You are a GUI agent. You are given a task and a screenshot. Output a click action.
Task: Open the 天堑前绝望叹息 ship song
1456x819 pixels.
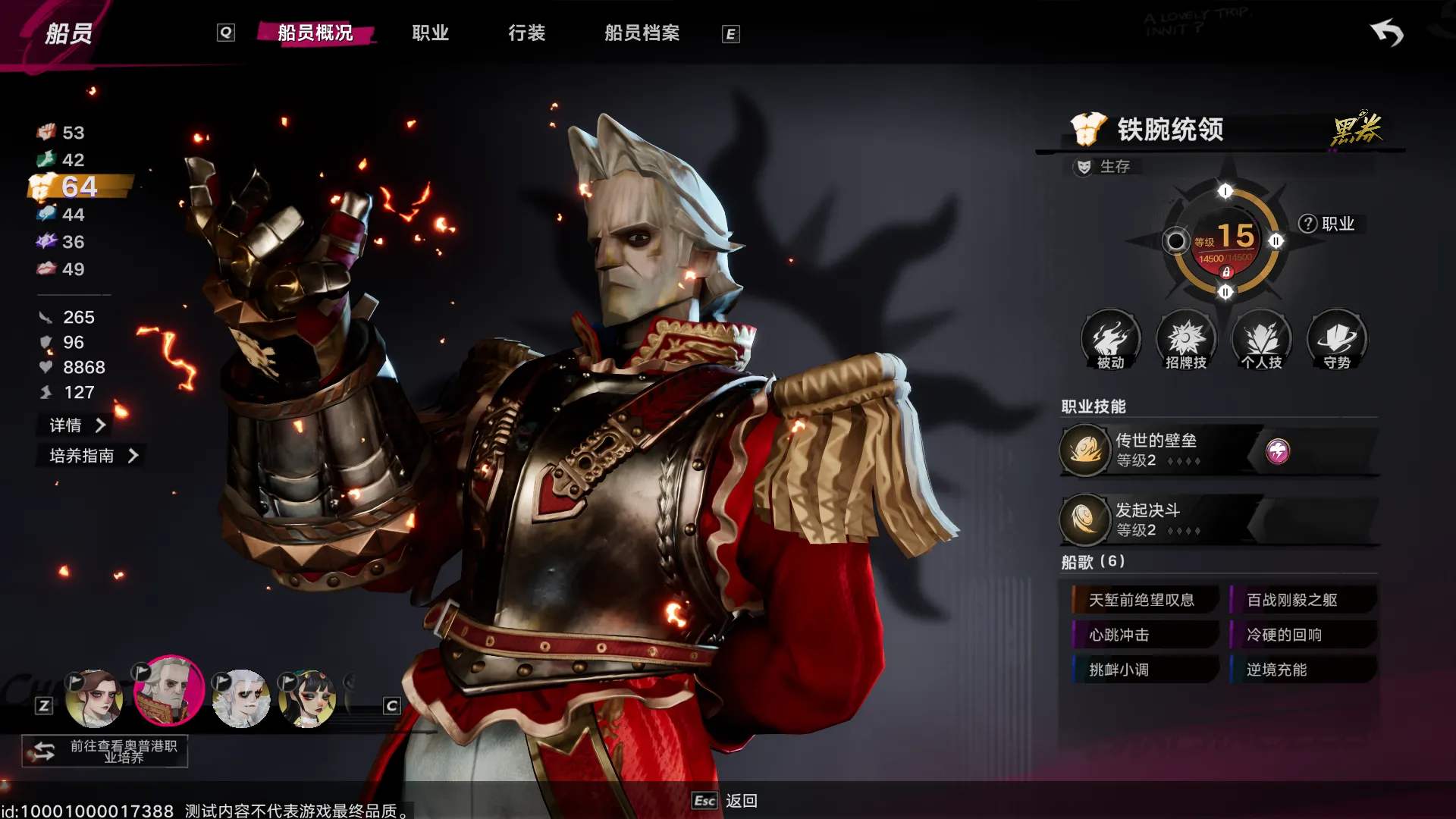(x=1143, y=600)
